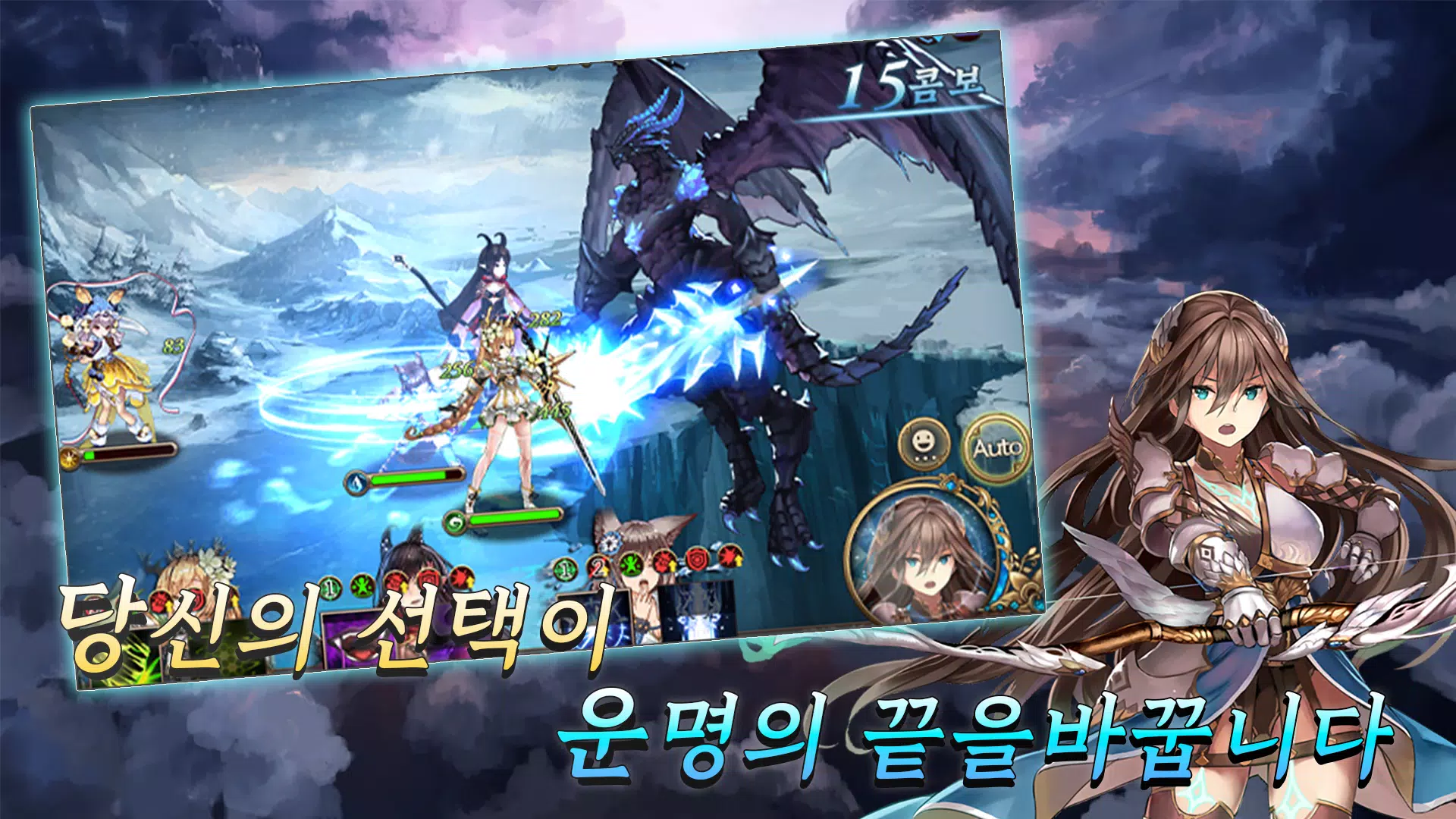Tap the "1" buff counter badge
The image size is (1456, 819).
click(x=565, y=570)
